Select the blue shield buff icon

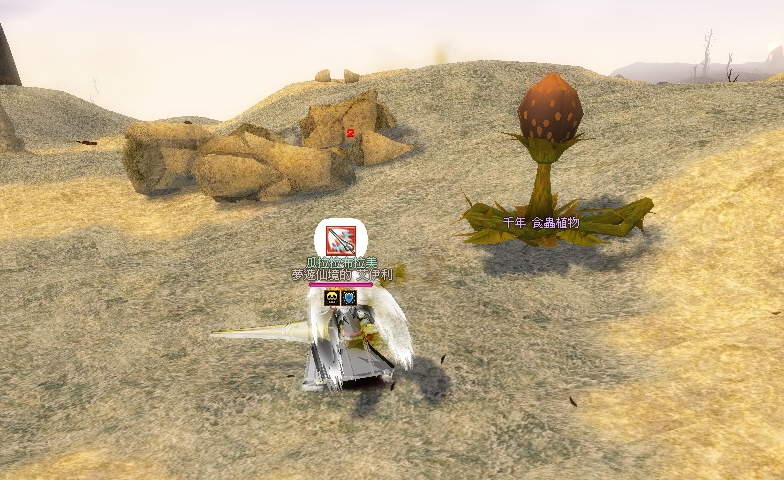coord(349,297)
